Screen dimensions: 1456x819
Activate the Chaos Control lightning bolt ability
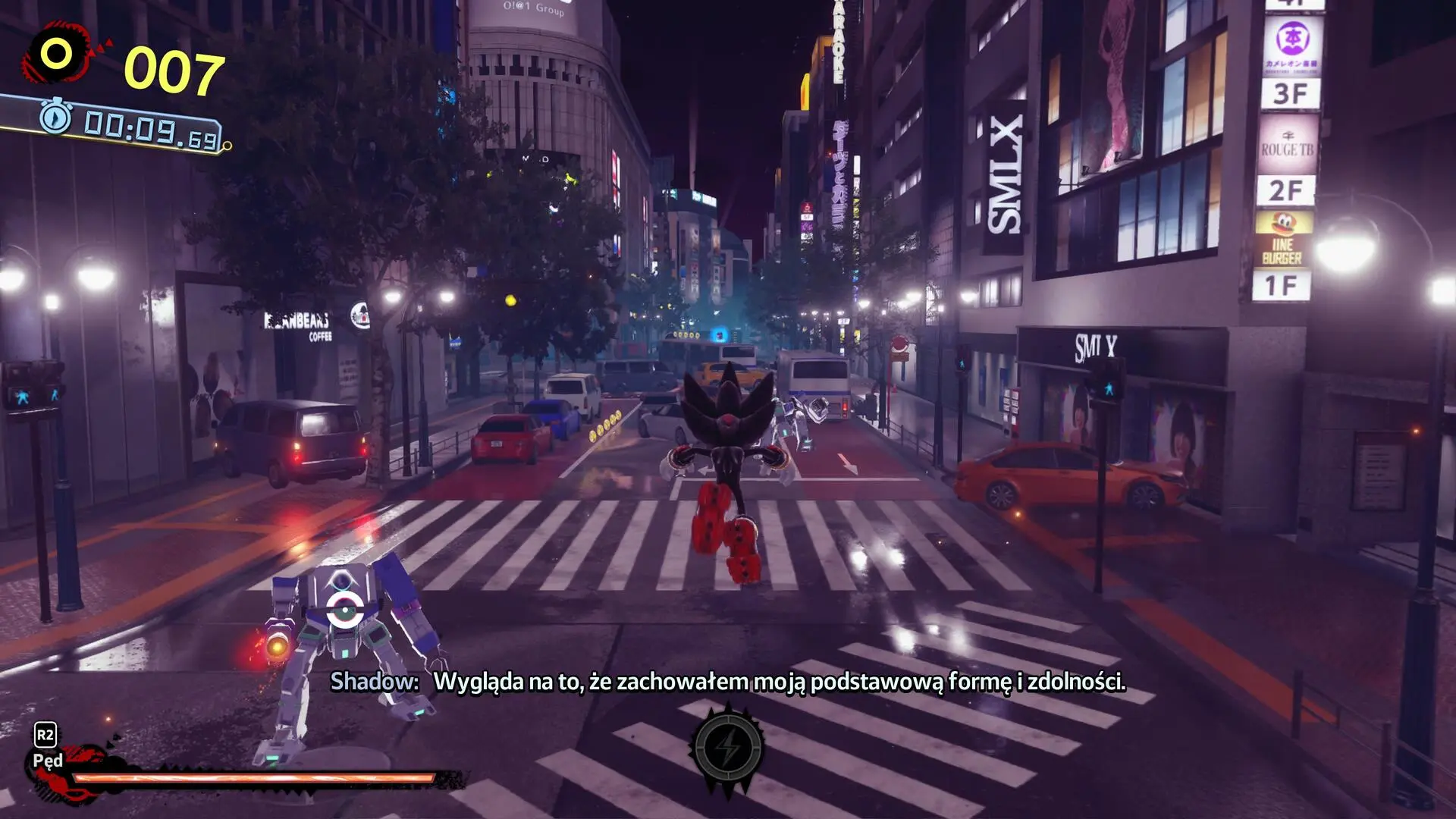pyautogui.click(x=728, y=749)
